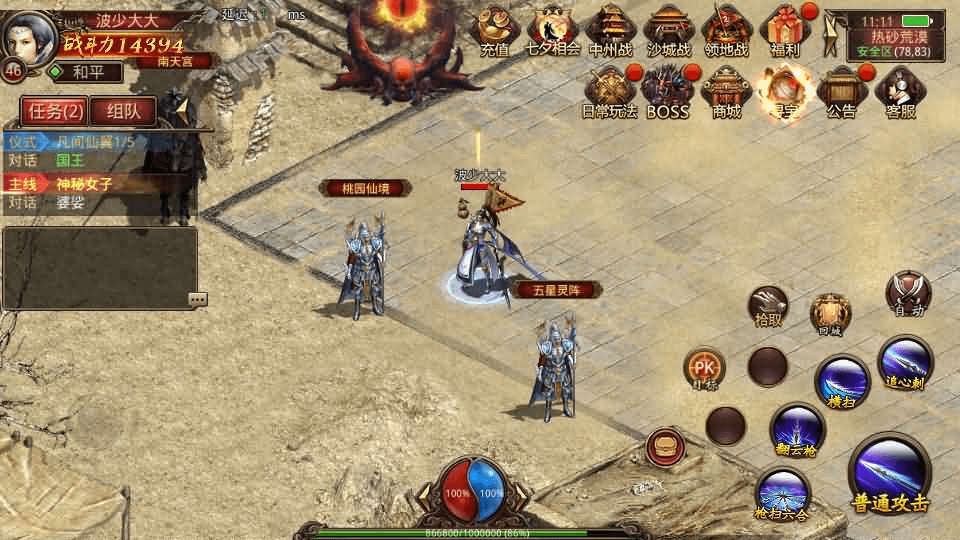Track the 神秘女子 main quest
This screenshot has height=540, width=960.
tap(84, 184)
